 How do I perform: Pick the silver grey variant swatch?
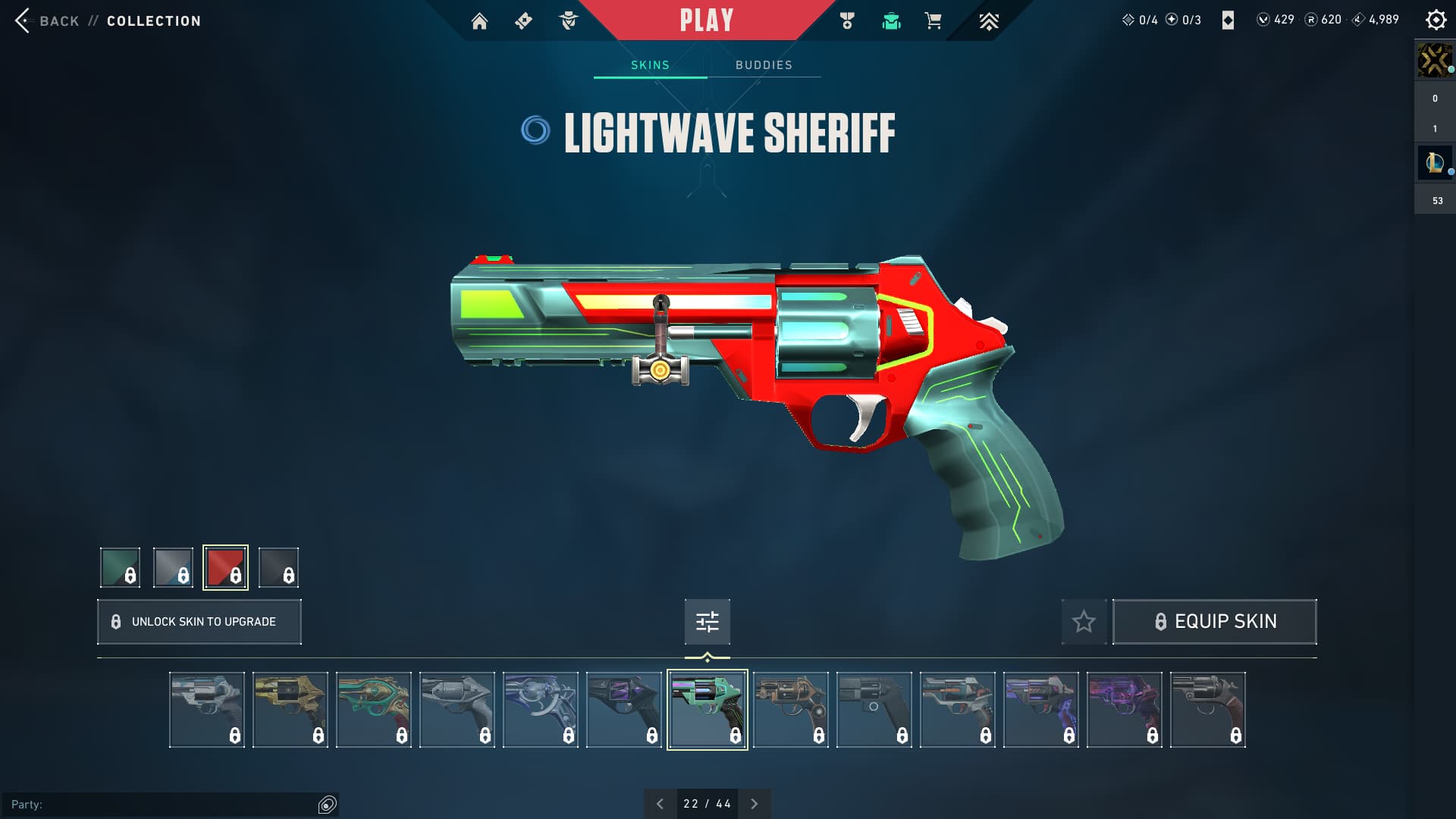173,567
